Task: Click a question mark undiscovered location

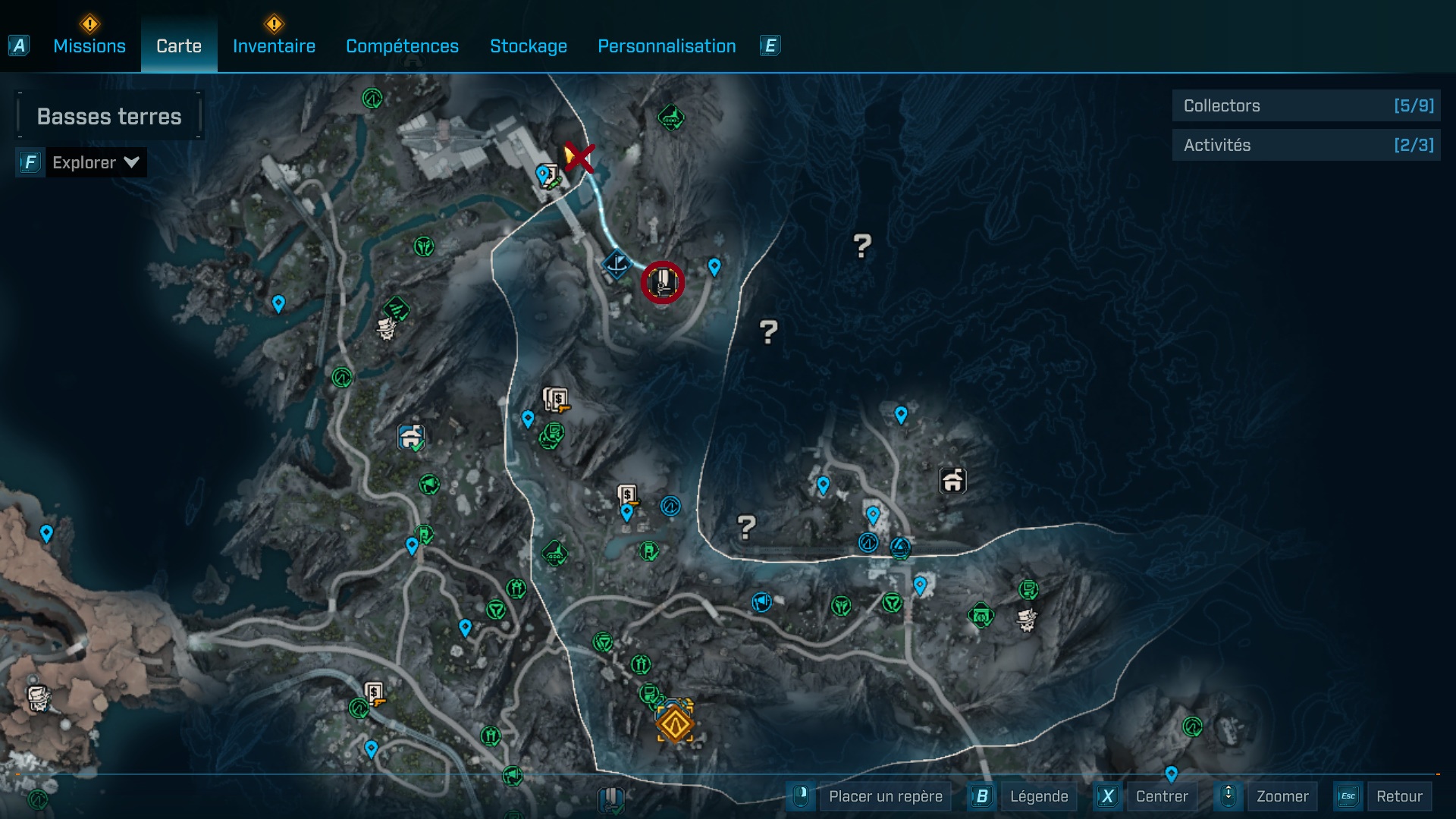Action: pos(861,244)
